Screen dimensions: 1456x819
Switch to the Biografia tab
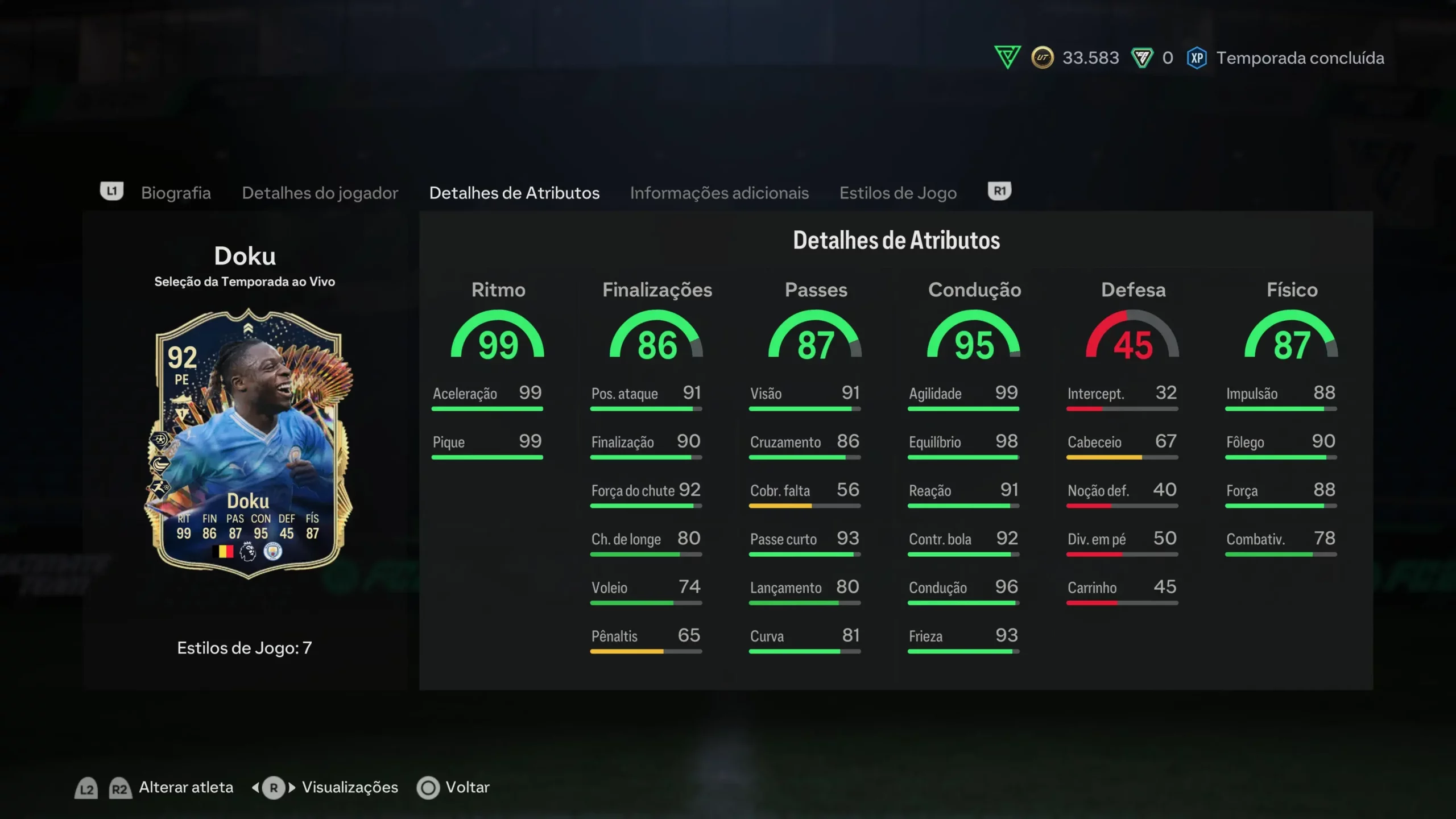pyautogui.click(x=176, y=193)
